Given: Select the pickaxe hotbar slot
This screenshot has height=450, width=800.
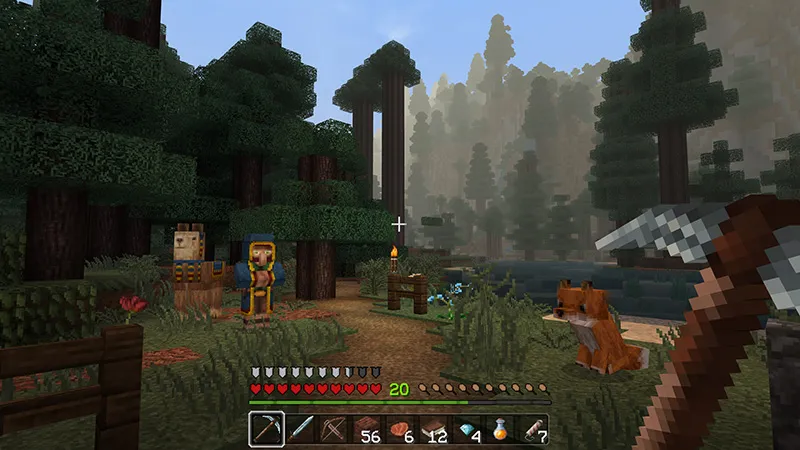Looking at the screenshot, I should click(265, 429).
